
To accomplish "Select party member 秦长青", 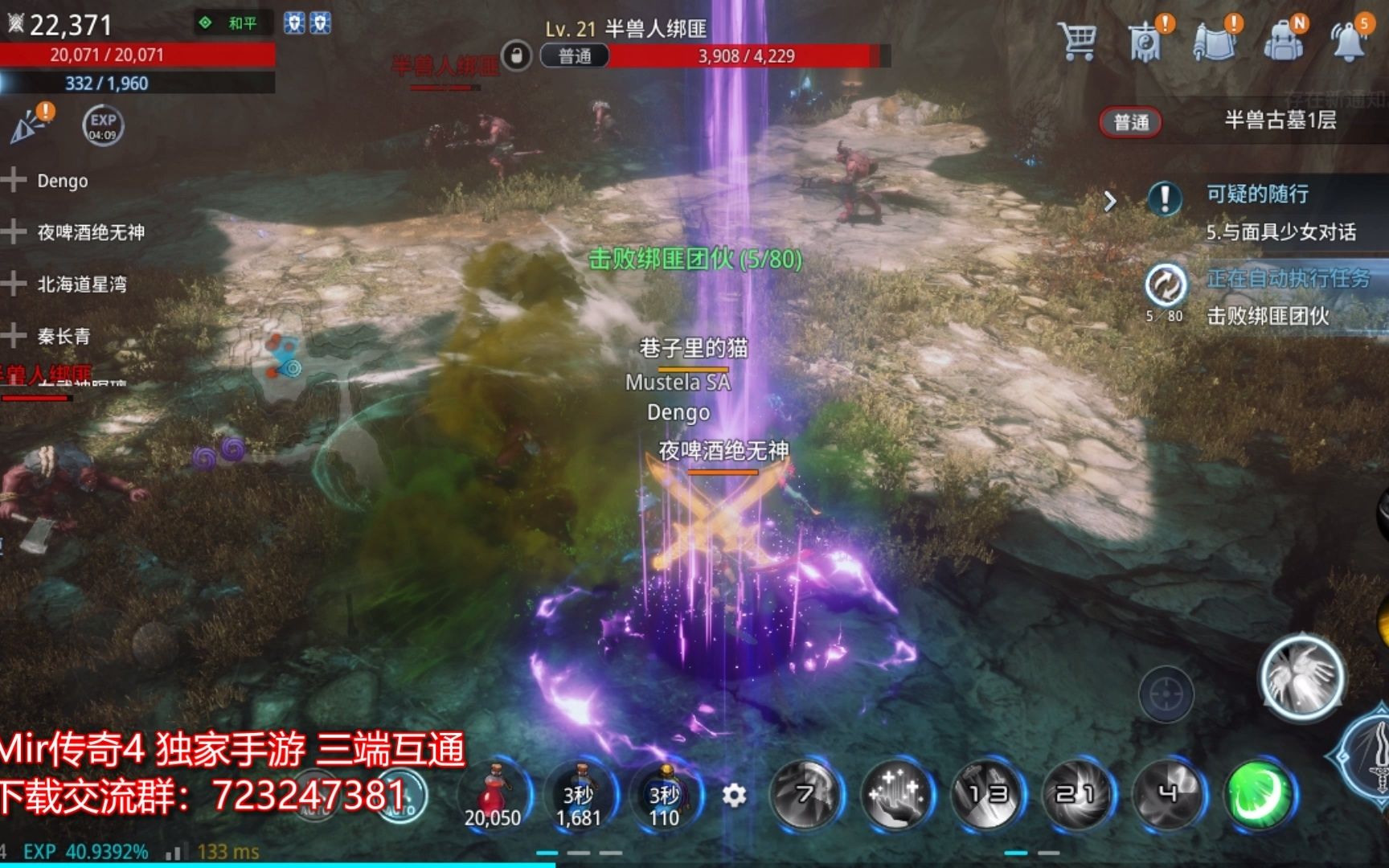I will point(63,336).
